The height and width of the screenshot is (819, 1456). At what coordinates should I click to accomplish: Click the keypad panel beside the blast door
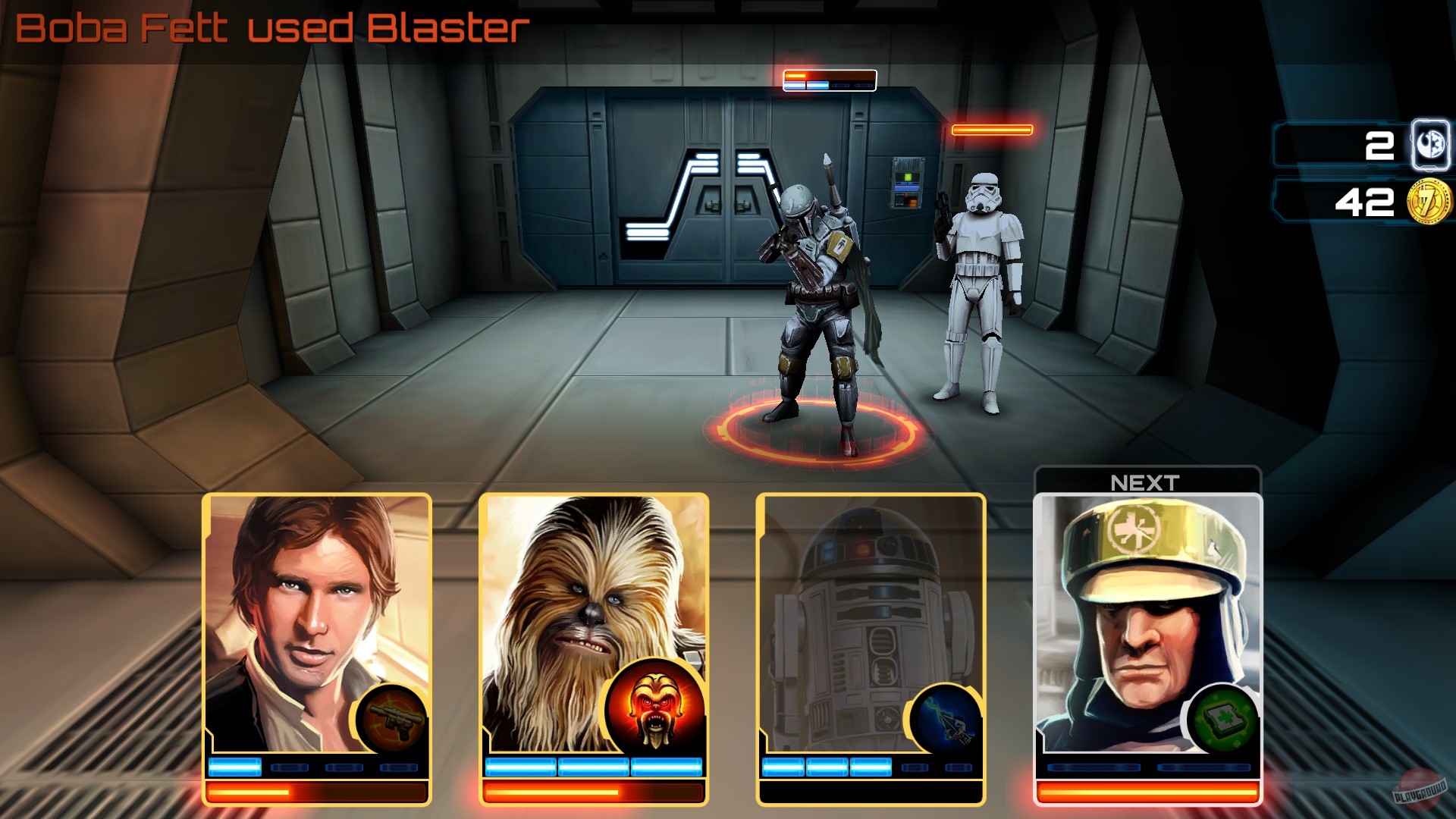click(x=907, y=182)
